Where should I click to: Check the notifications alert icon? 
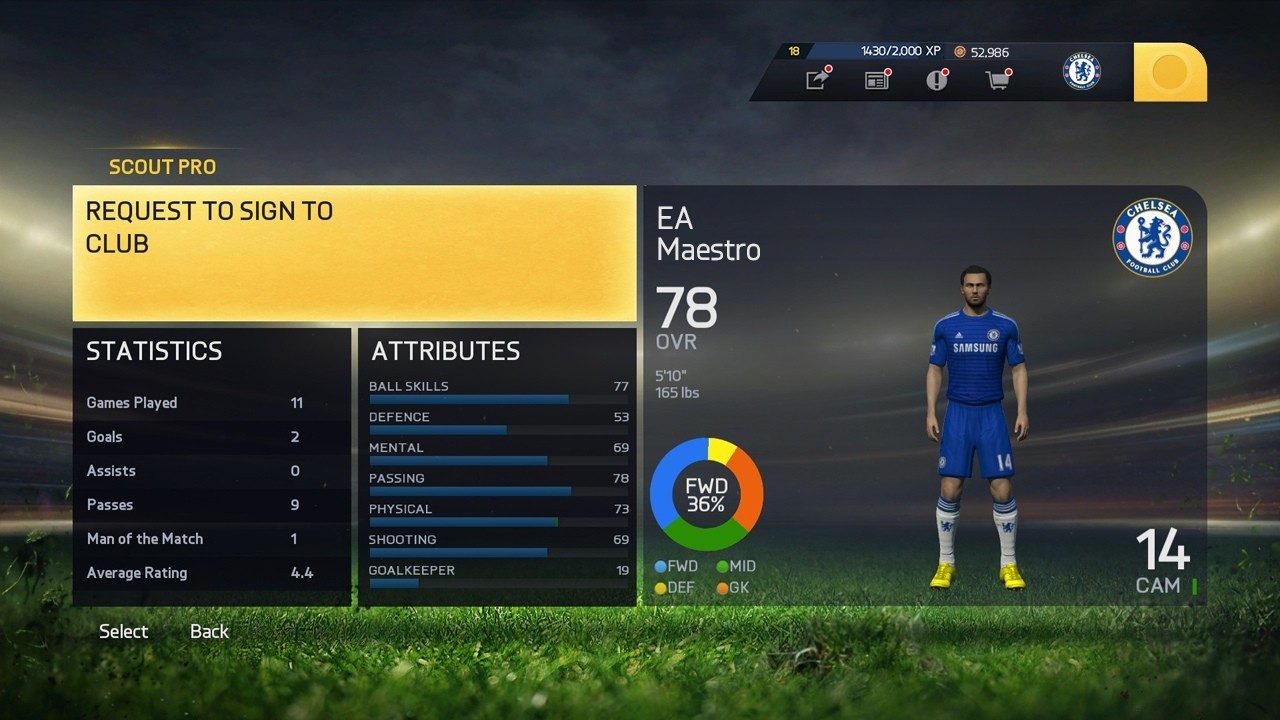coord(936,79)
